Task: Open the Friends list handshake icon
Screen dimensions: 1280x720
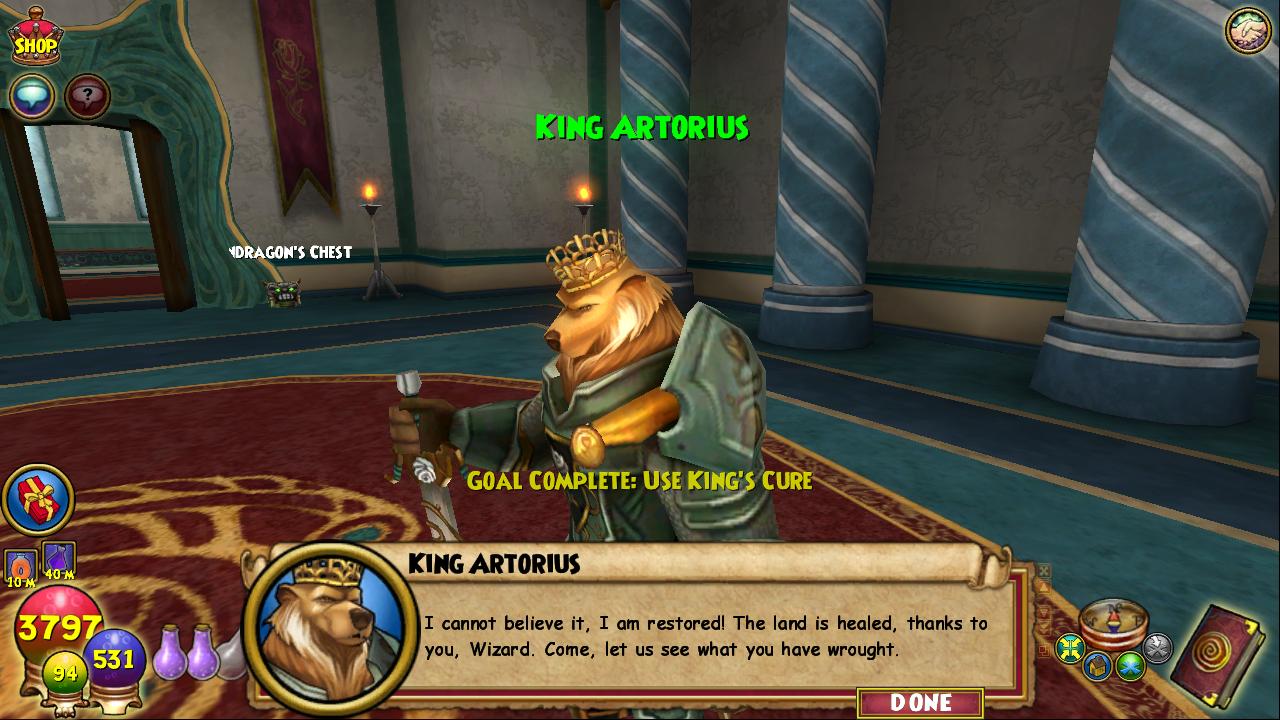Action: (1247, 30)
